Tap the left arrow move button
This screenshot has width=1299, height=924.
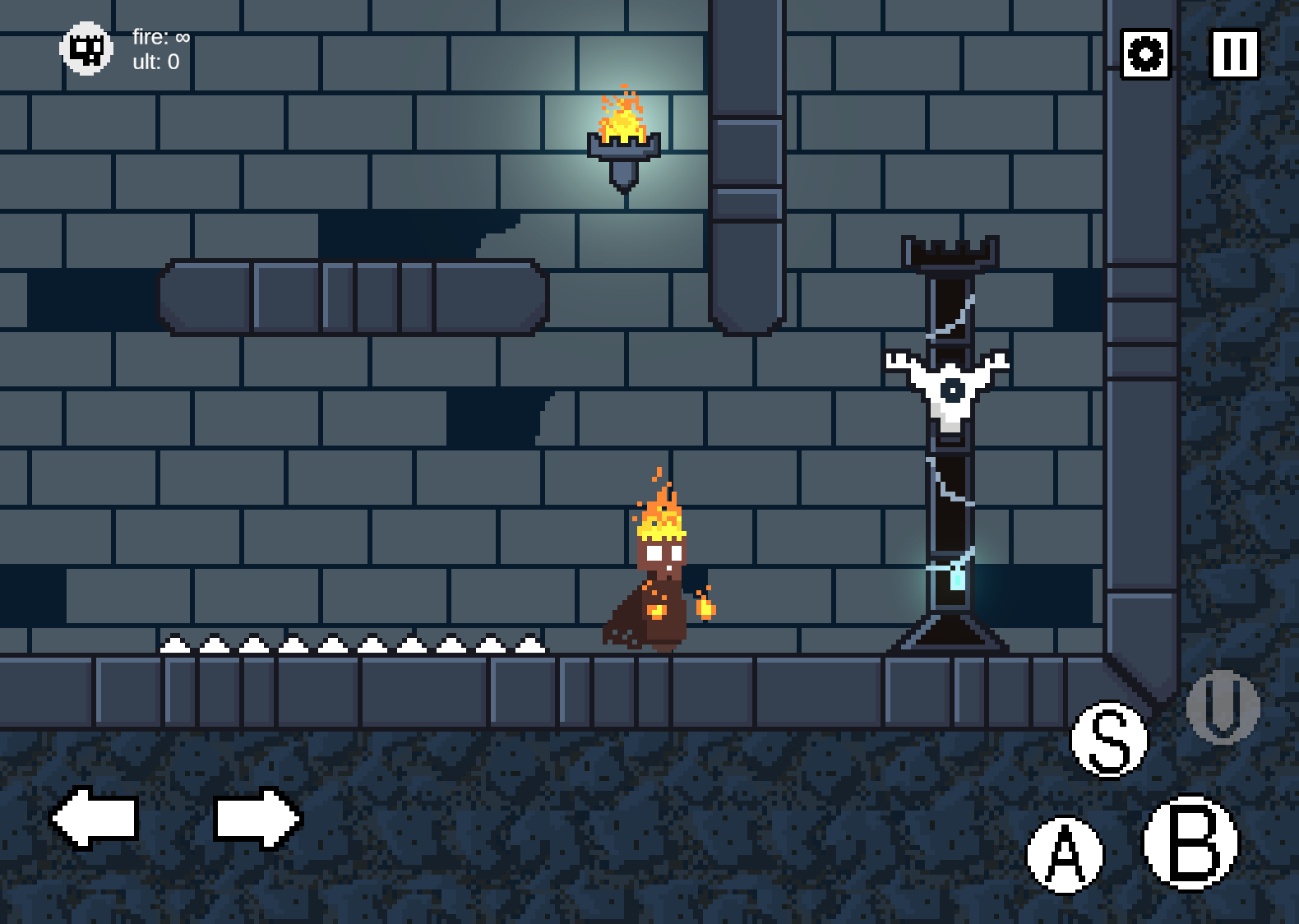95,817
